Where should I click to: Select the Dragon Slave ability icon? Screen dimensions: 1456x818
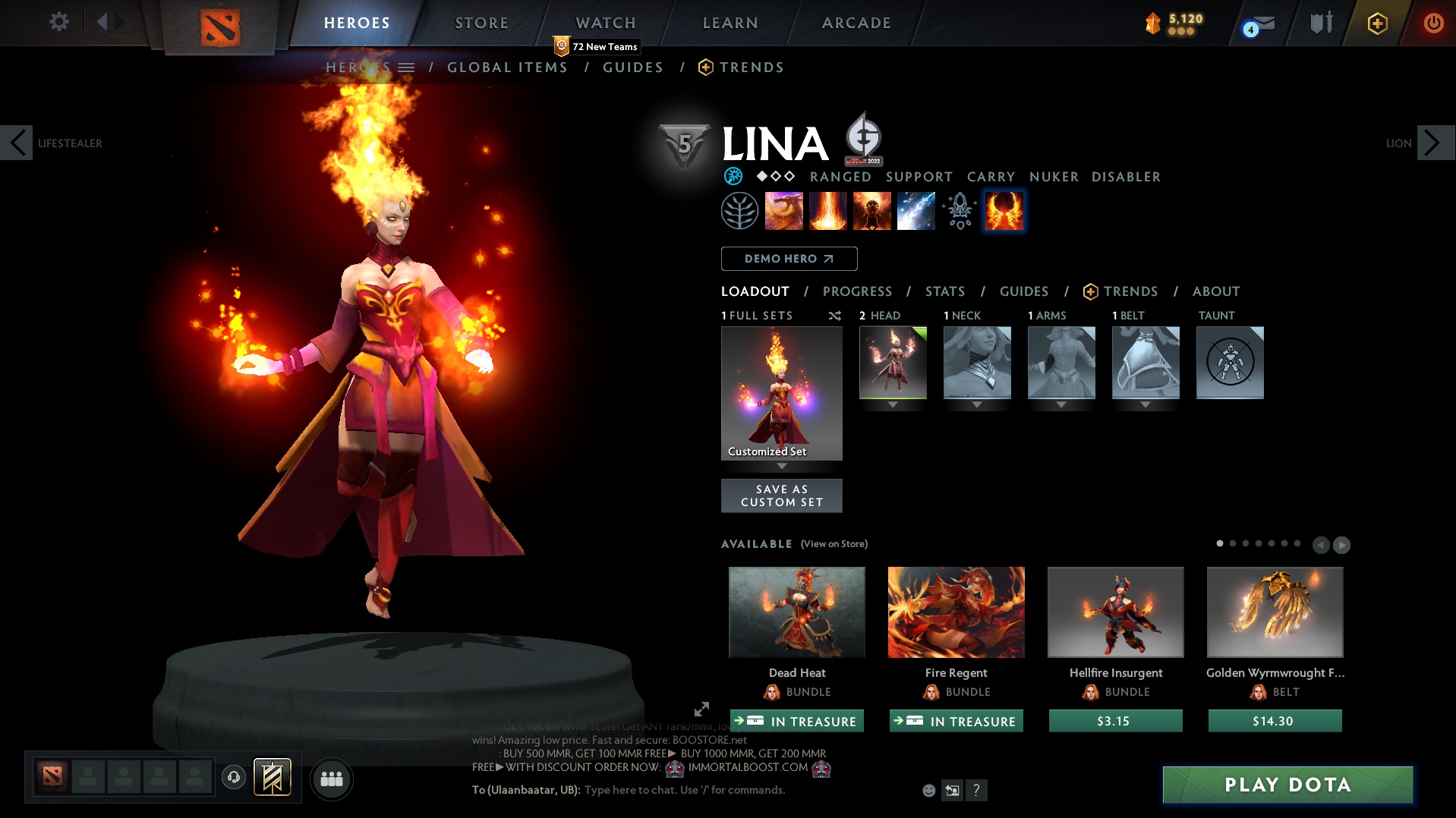click(784, 211)
